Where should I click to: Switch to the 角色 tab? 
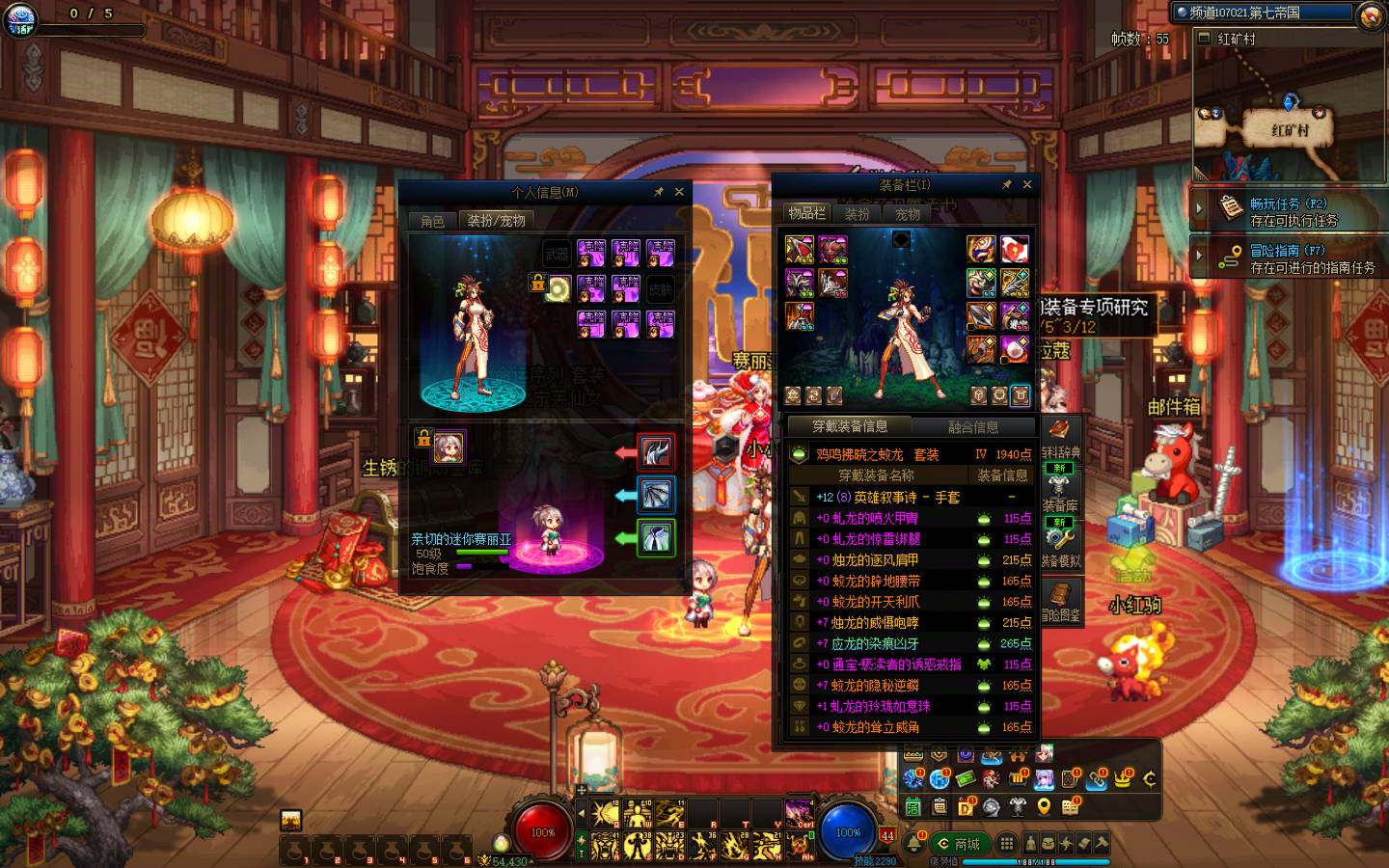(432, 221)
